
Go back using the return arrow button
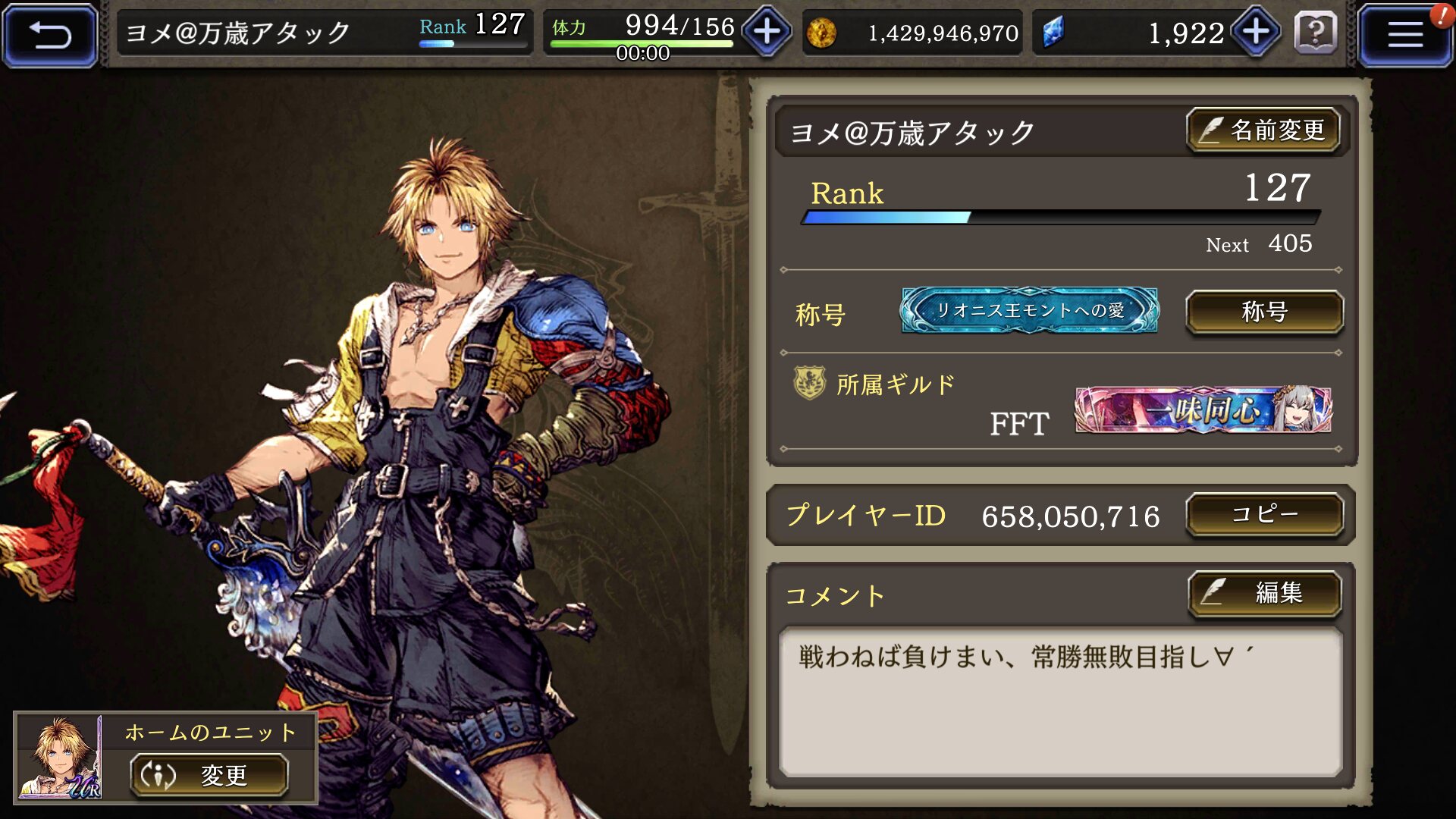[x=50, y=35]
